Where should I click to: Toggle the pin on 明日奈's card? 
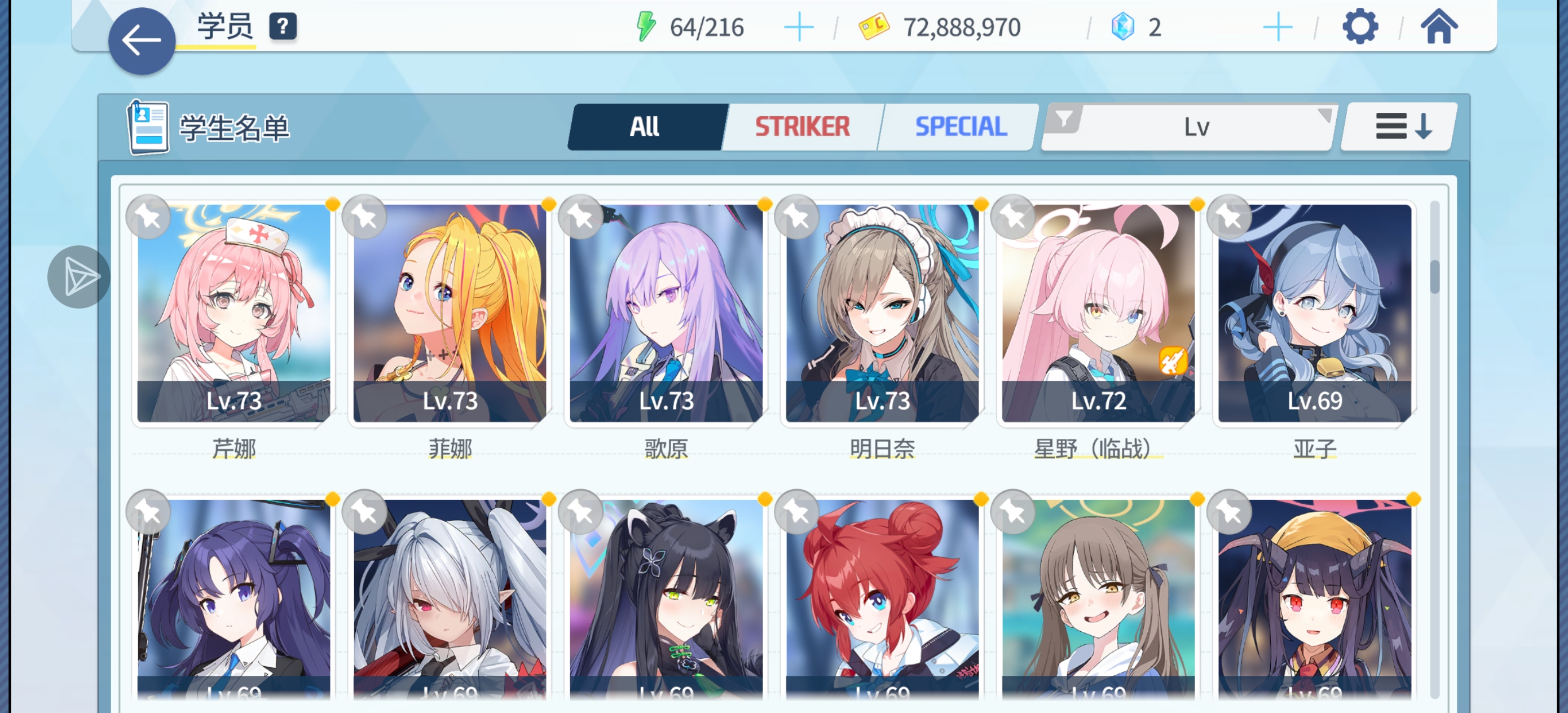(x=796, y=217)
